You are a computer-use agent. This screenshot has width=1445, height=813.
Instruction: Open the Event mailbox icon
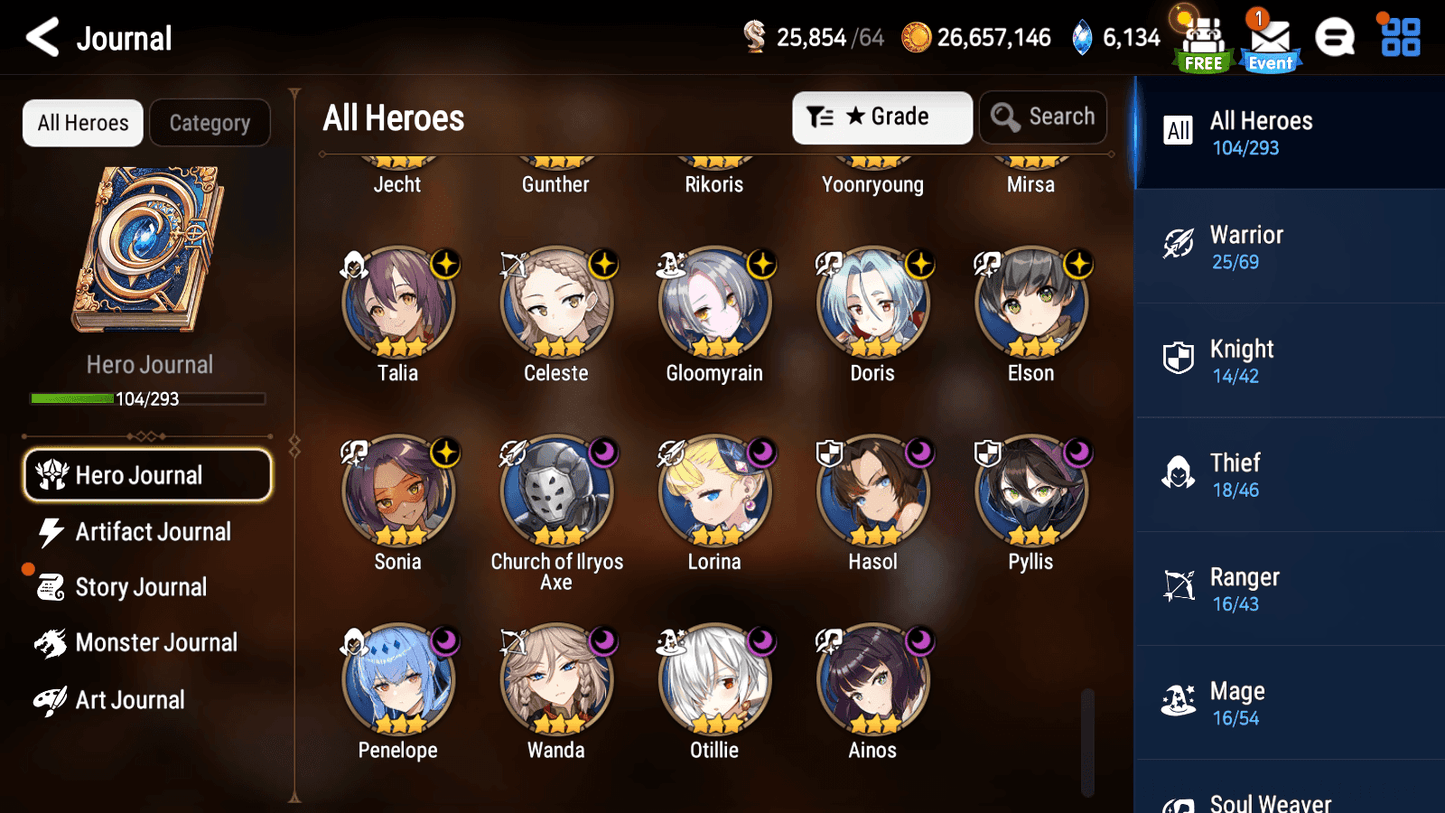tap(1269, 42)
